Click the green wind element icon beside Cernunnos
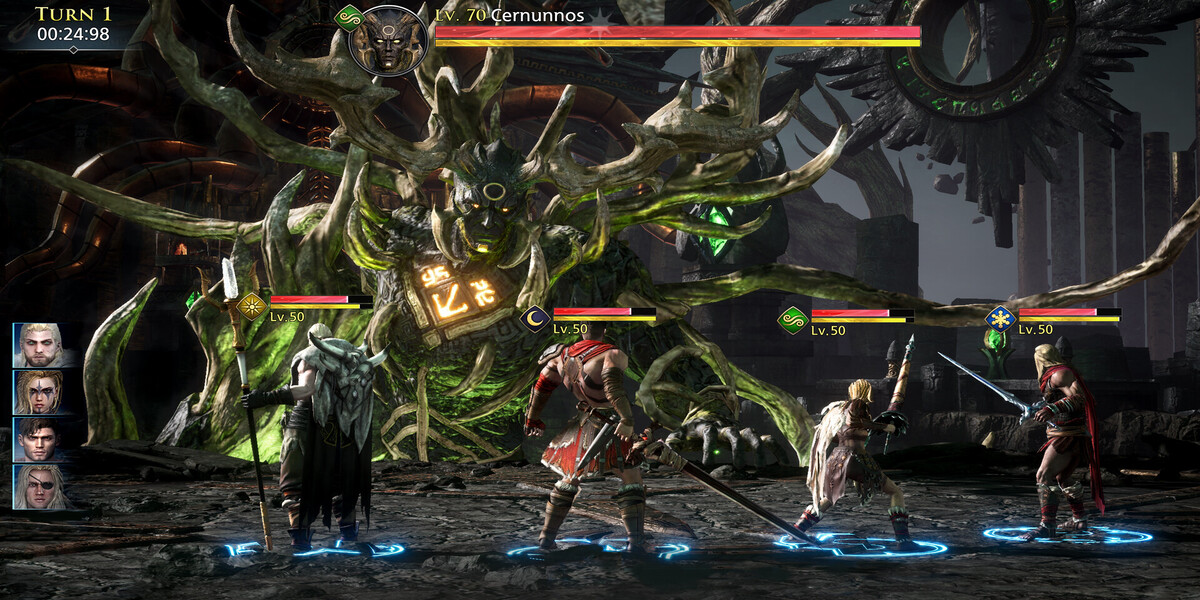Screen dimensions: 1200x600 (x=348, y=17)
